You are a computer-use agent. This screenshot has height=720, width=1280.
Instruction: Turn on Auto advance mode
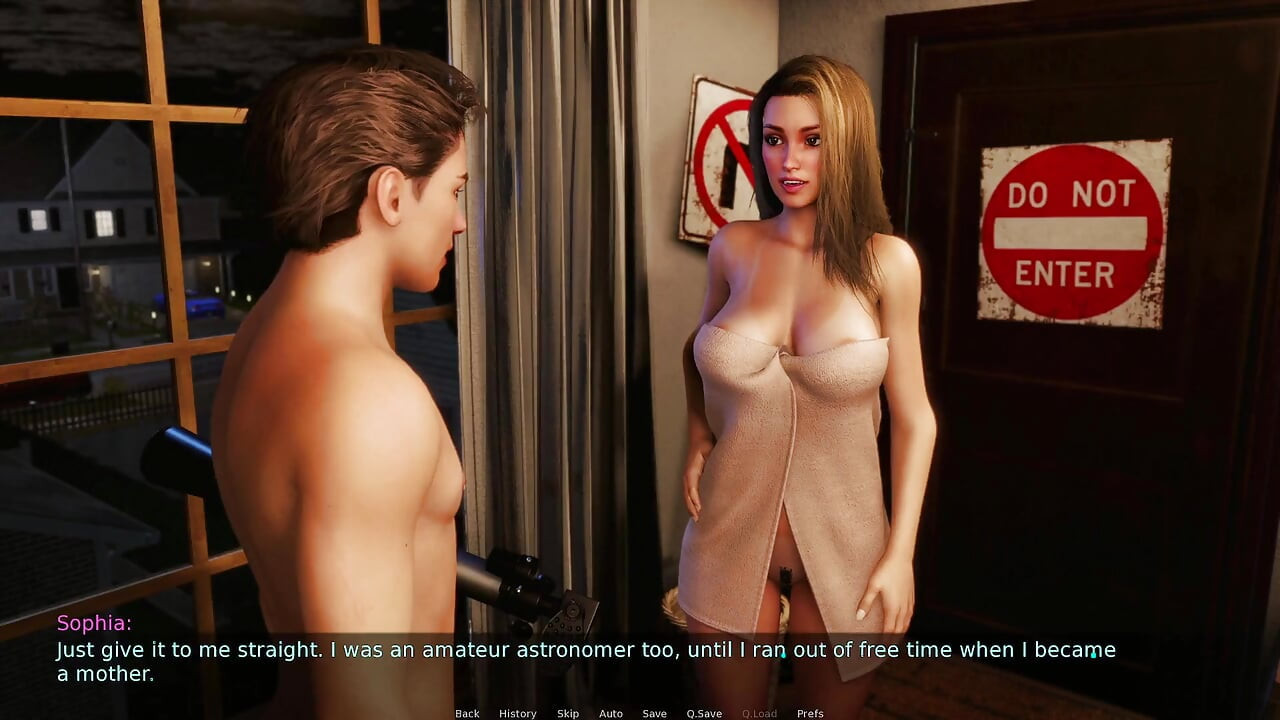coord(611,713)
